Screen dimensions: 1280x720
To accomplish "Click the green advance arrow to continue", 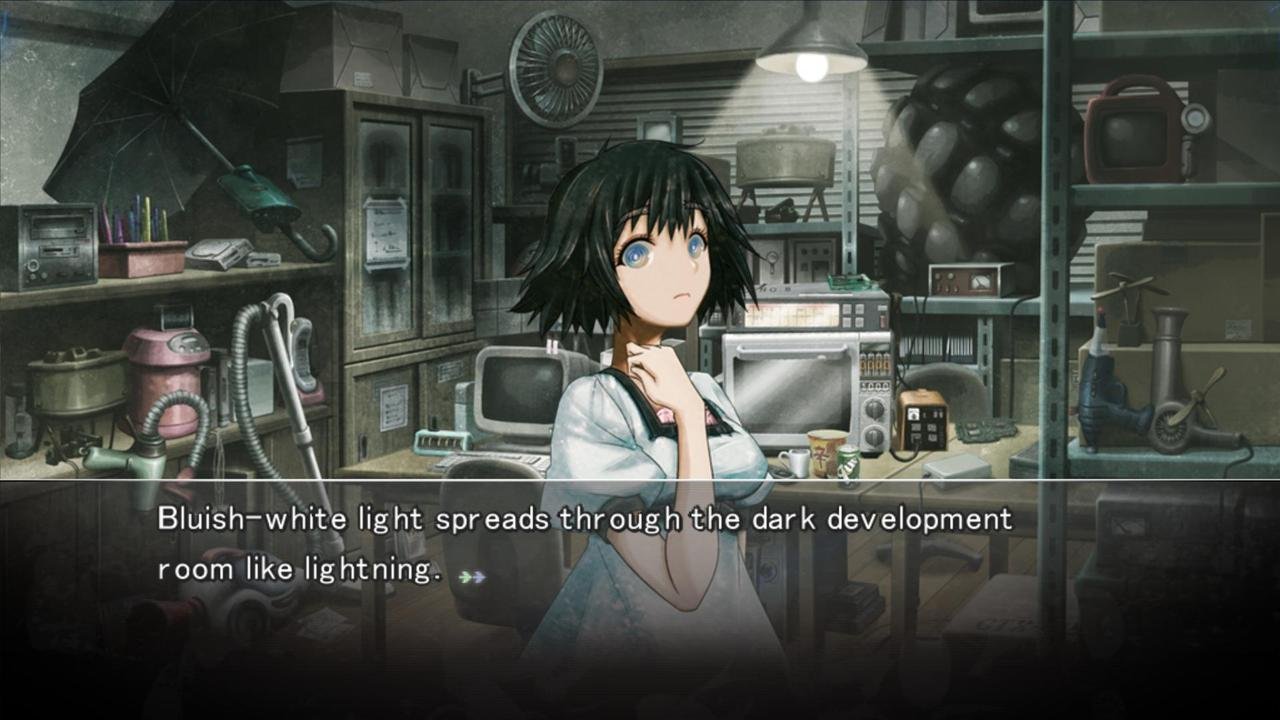I will (x=463, y=577).
